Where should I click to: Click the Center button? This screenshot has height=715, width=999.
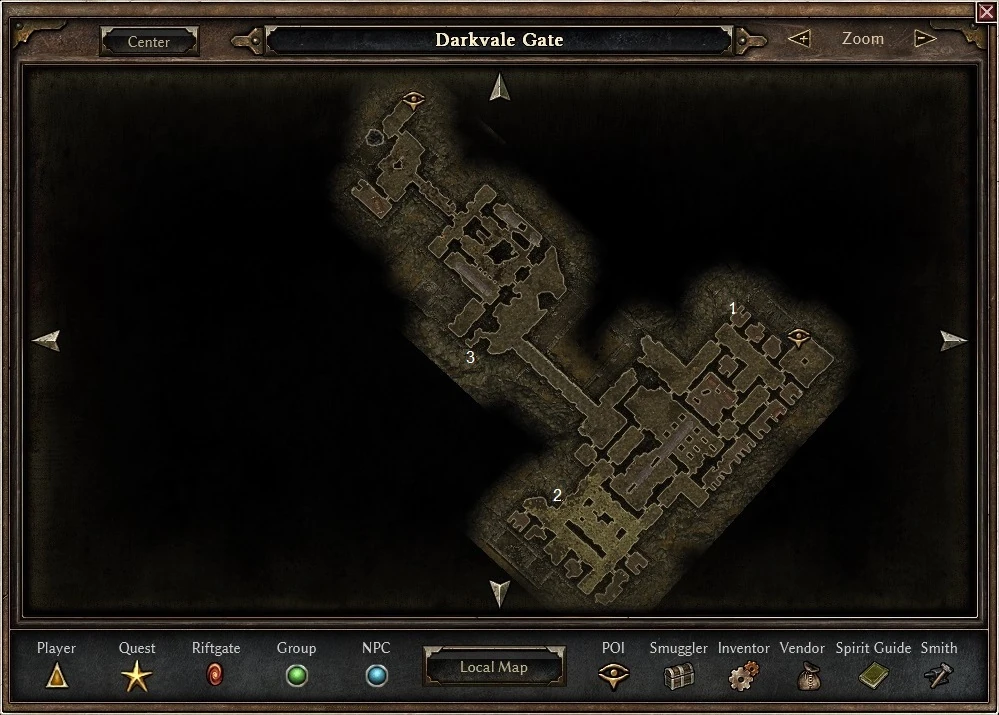149,42
